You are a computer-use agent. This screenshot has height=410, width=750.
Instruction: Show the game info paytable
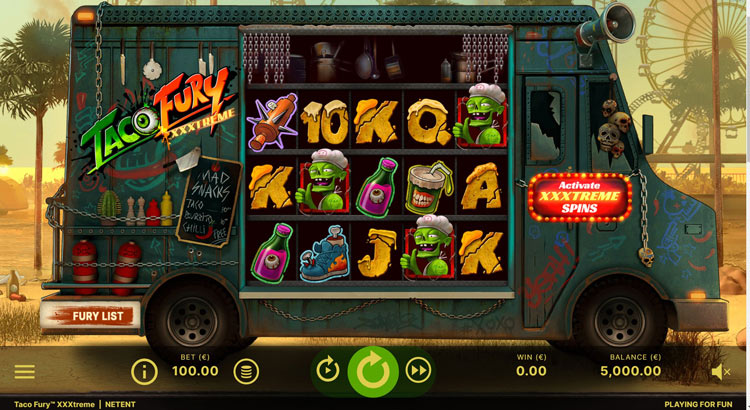pos(145,372)
